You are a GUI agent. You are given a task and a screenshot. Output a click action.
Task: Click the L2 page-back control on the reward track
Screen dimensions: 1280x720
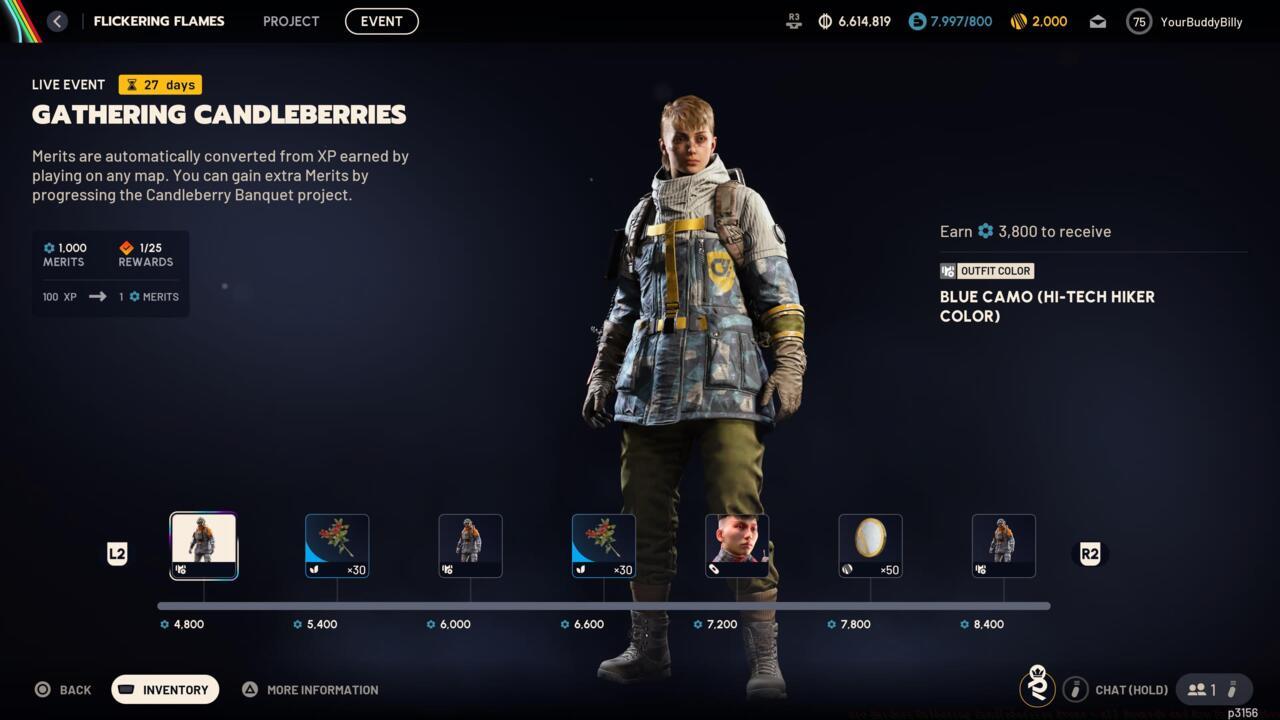pos(117,553)
